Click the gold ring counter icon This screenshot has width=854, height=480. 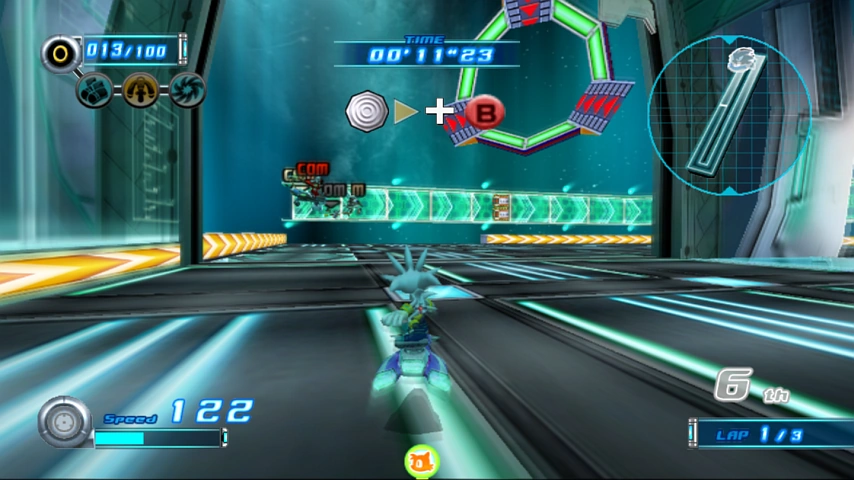pyautogui.click(x=61, y=52)
